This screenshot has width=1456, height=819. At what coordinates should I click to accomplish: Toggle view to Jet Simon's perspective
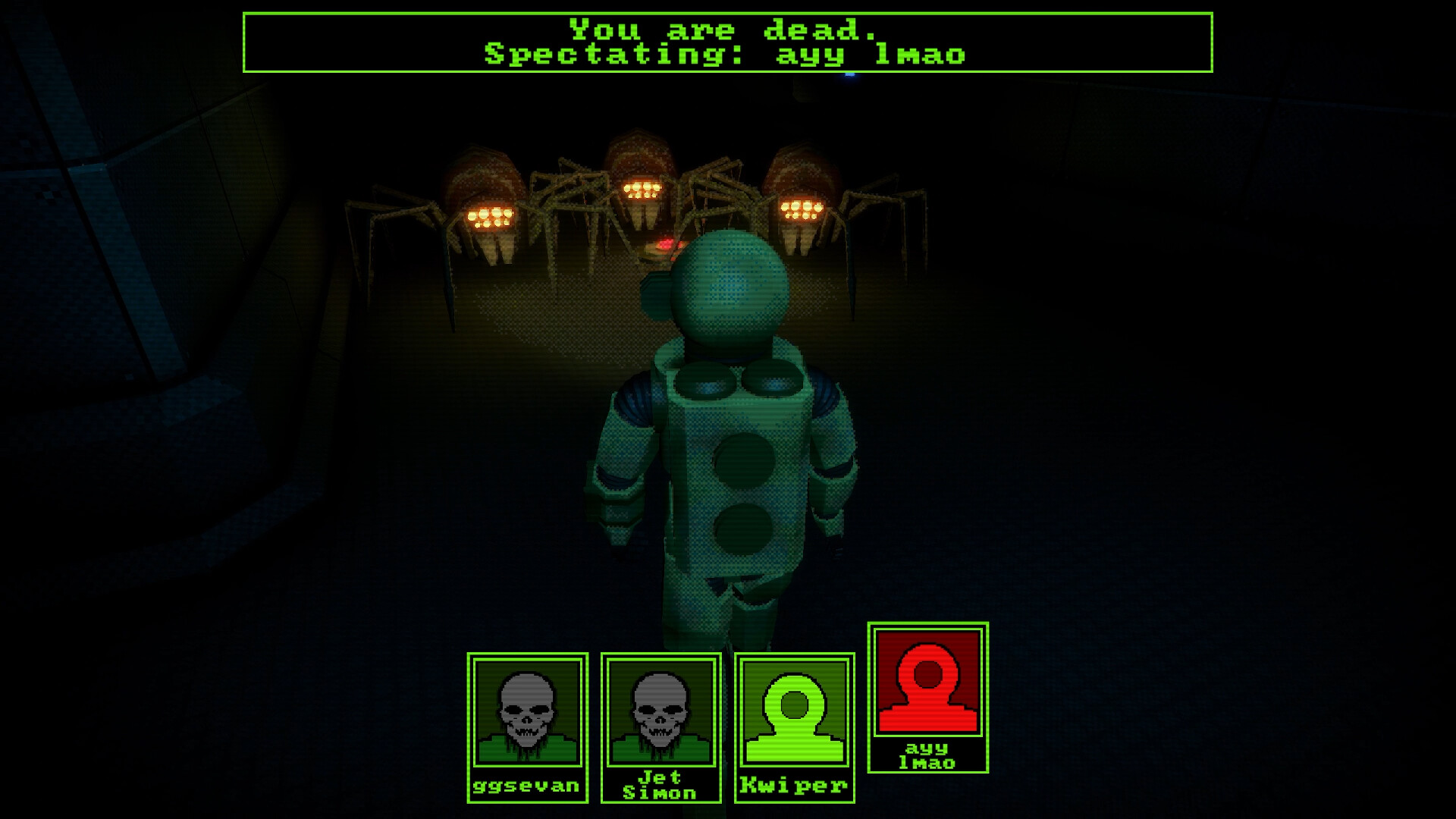660,728
